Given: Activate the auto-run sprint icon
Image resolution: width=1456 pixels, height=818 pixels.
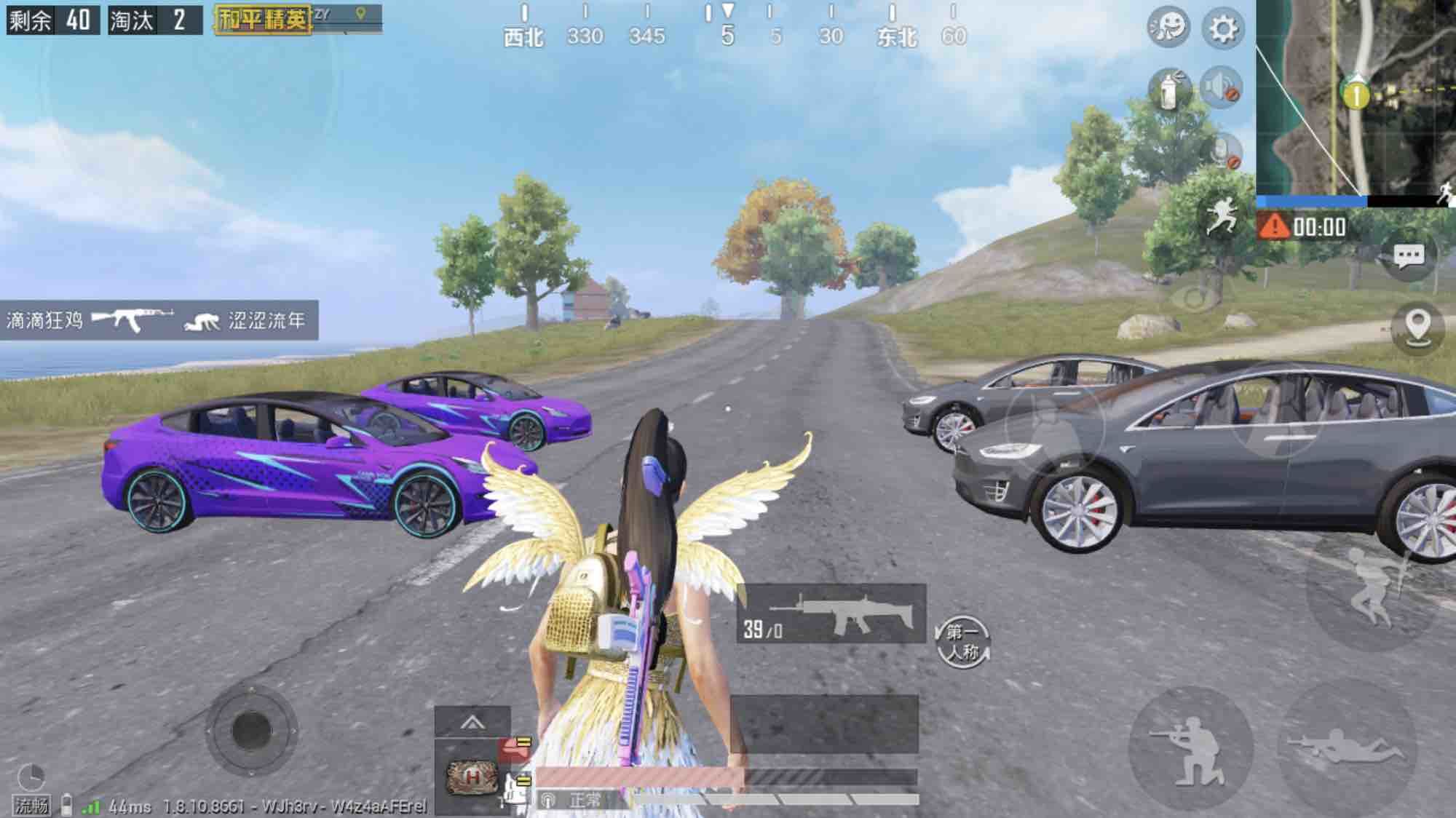Looking at the screenshot, I should 1222,215.
